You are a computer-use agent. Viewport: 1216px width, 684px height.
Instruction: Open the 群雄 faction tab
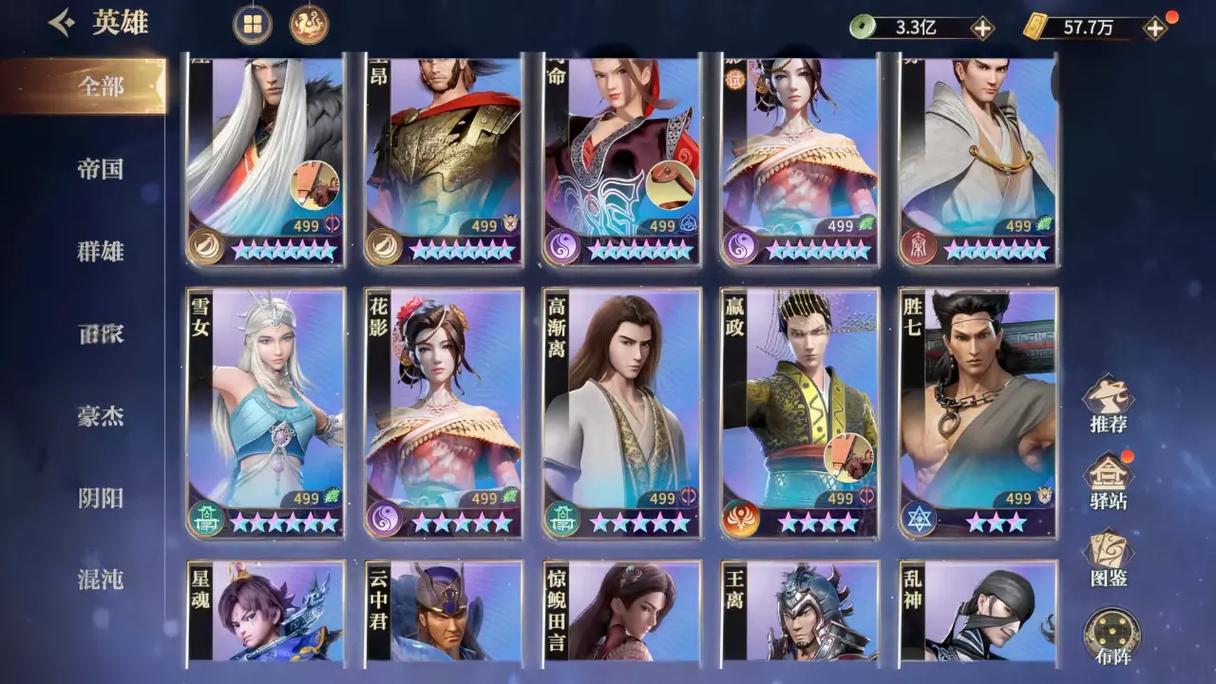[x=100, y=251]
